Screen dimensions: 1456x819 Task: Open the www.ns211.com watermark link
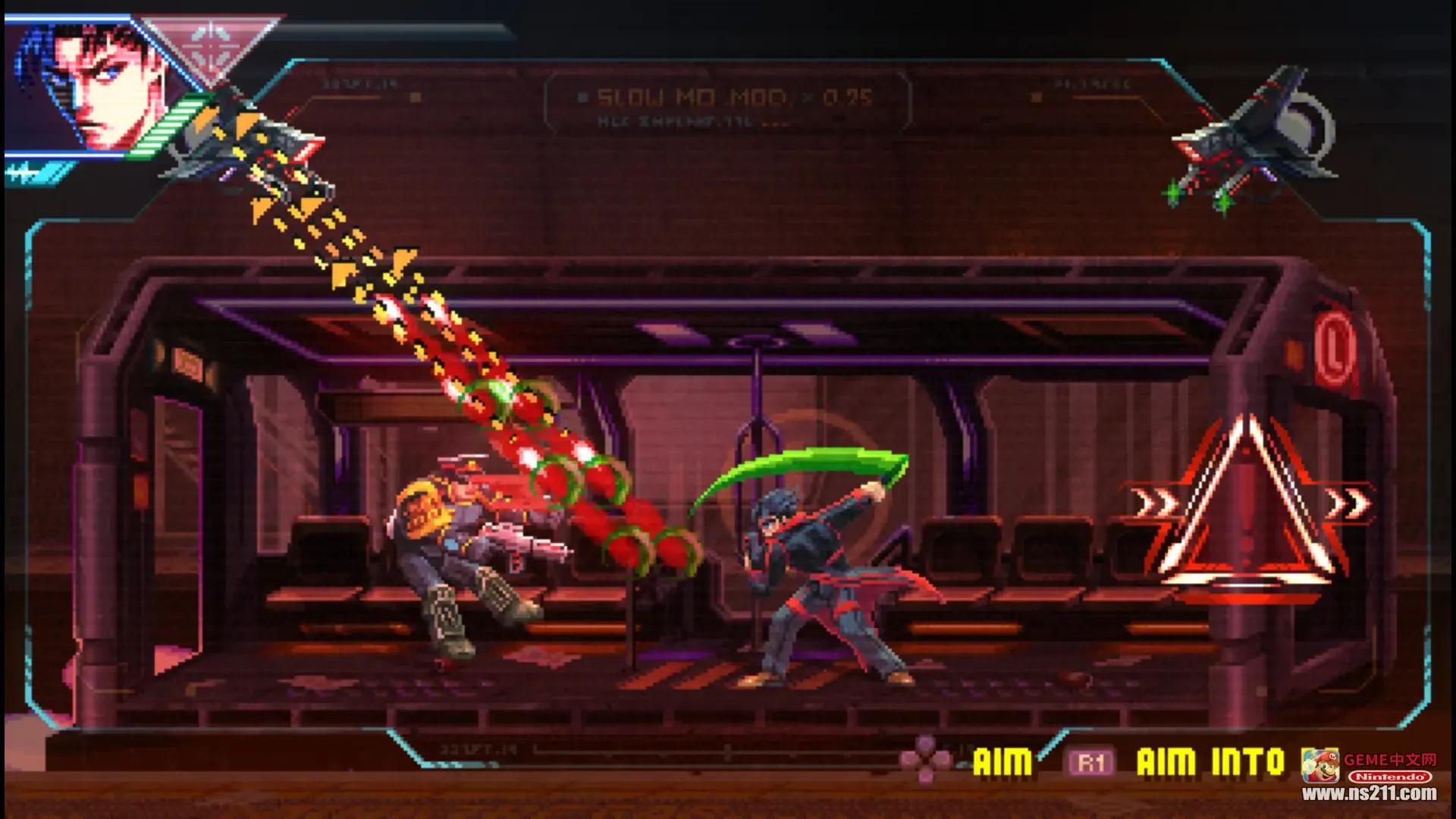click(1369, 794)
